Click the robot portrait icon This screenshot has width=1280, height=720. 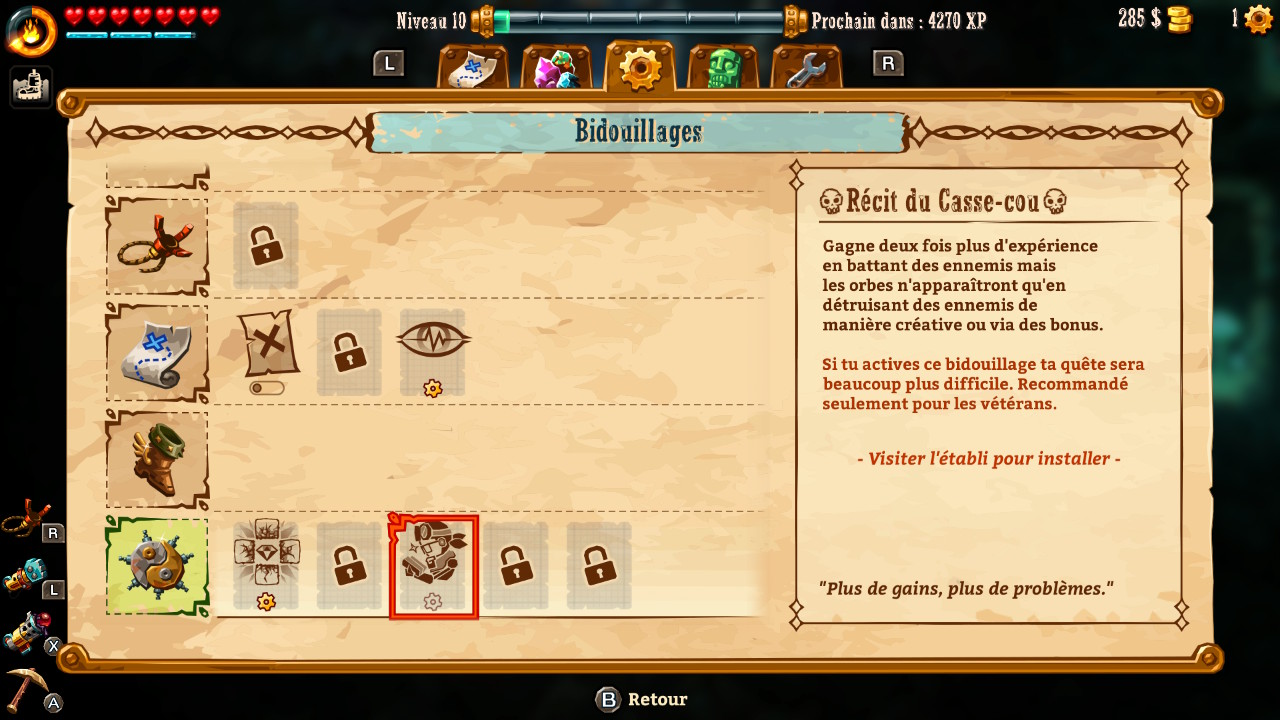click(x=31, y=87)
